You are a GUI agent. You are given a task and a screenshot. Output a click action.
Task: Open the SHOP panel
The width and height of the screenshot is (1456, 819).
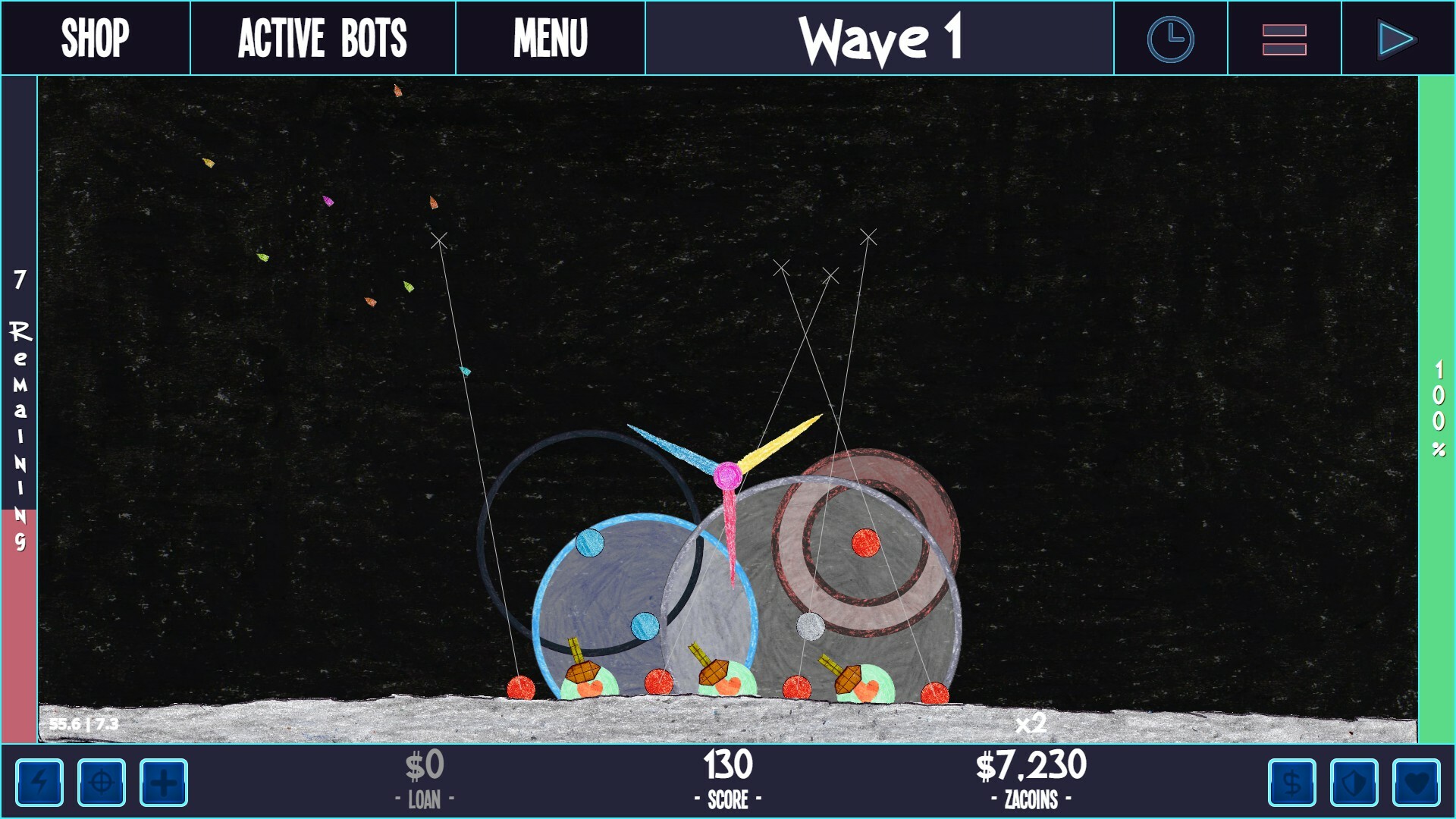coord(96,36)
